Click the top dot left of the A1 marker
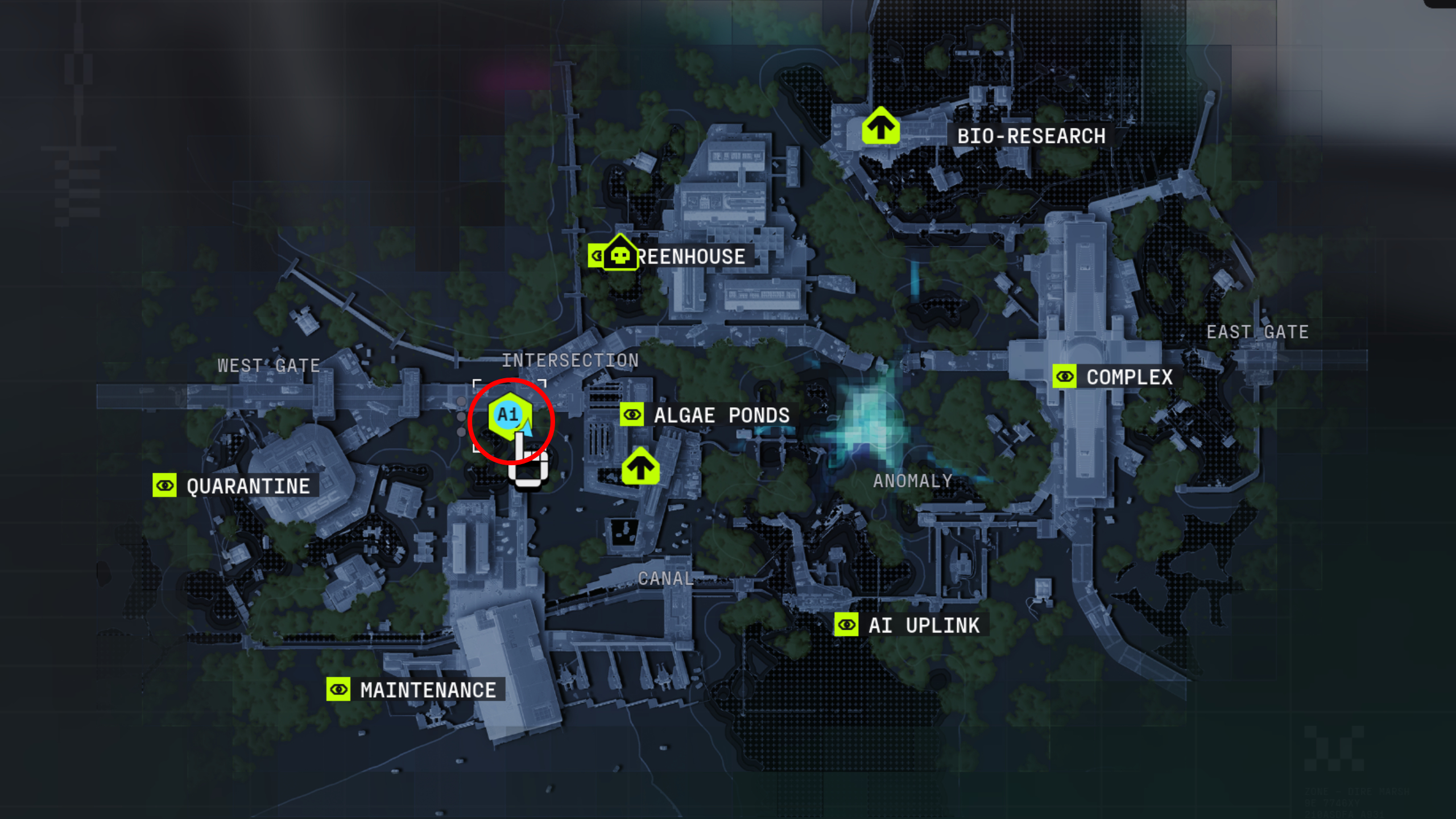 [461, 402]
